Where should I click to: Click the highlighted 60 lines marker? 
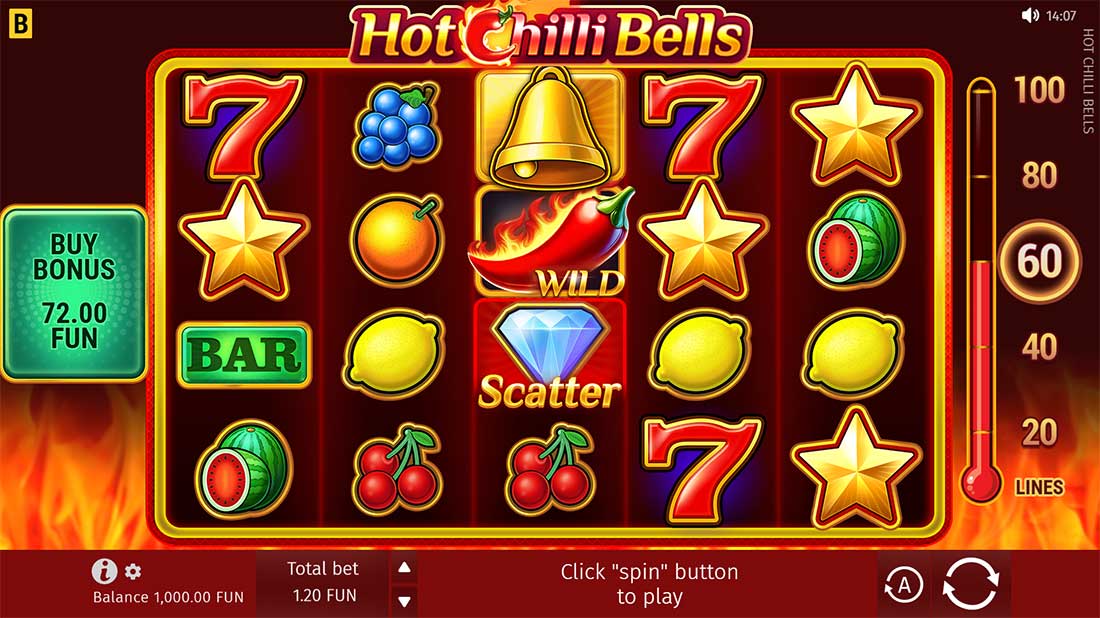(x=1039, y=262)
